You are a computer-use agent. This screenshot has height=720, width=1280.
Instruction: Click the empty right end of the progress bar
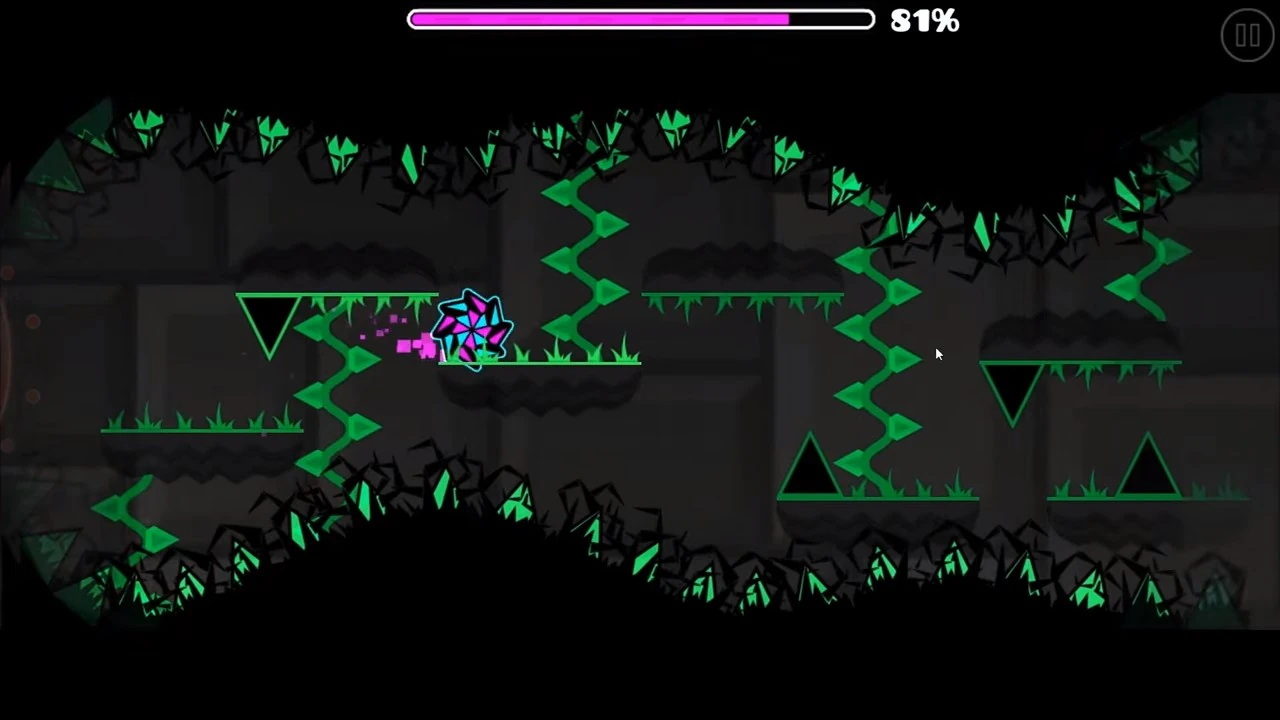point(830,20)
